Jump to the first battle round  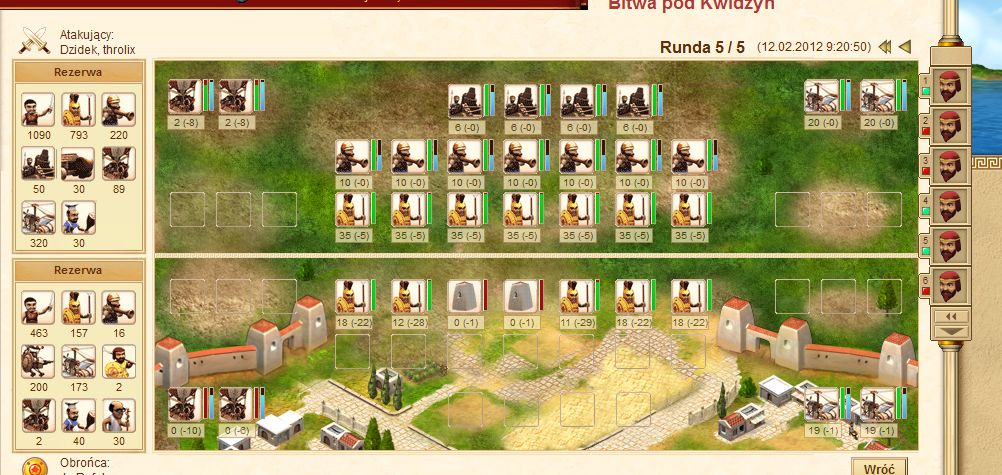tap(885, 47)
